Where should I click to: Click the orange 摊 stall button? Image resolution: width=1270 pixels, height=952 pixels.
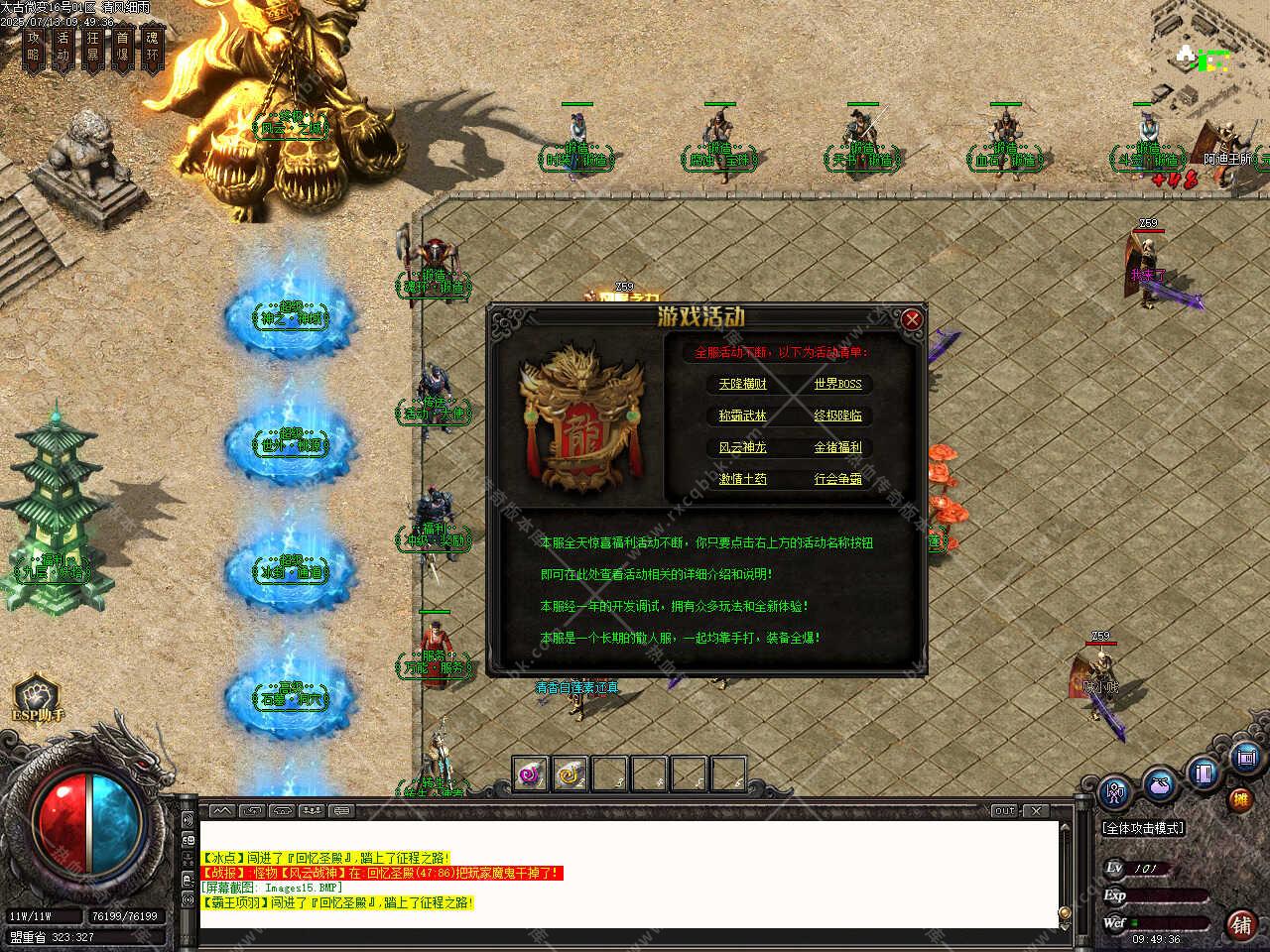1240,799
